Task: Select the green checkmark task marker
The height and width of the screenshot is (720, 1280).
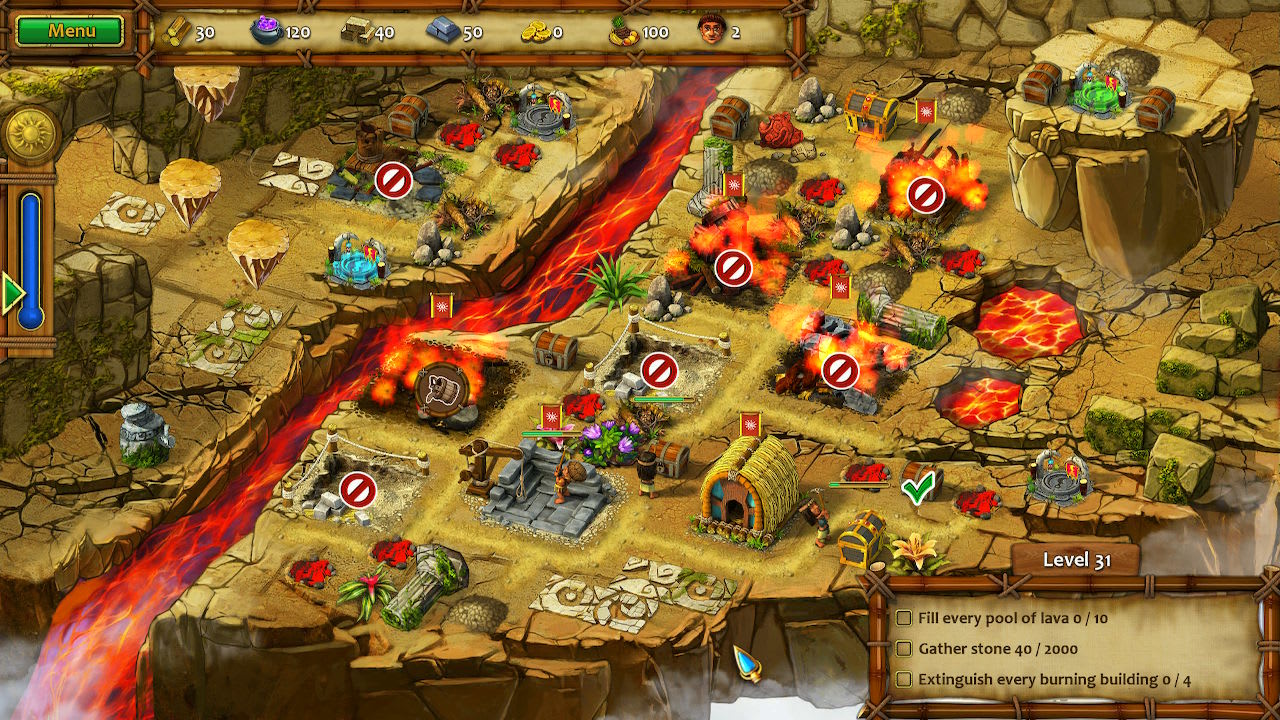Action: click(x=917, y=488)
